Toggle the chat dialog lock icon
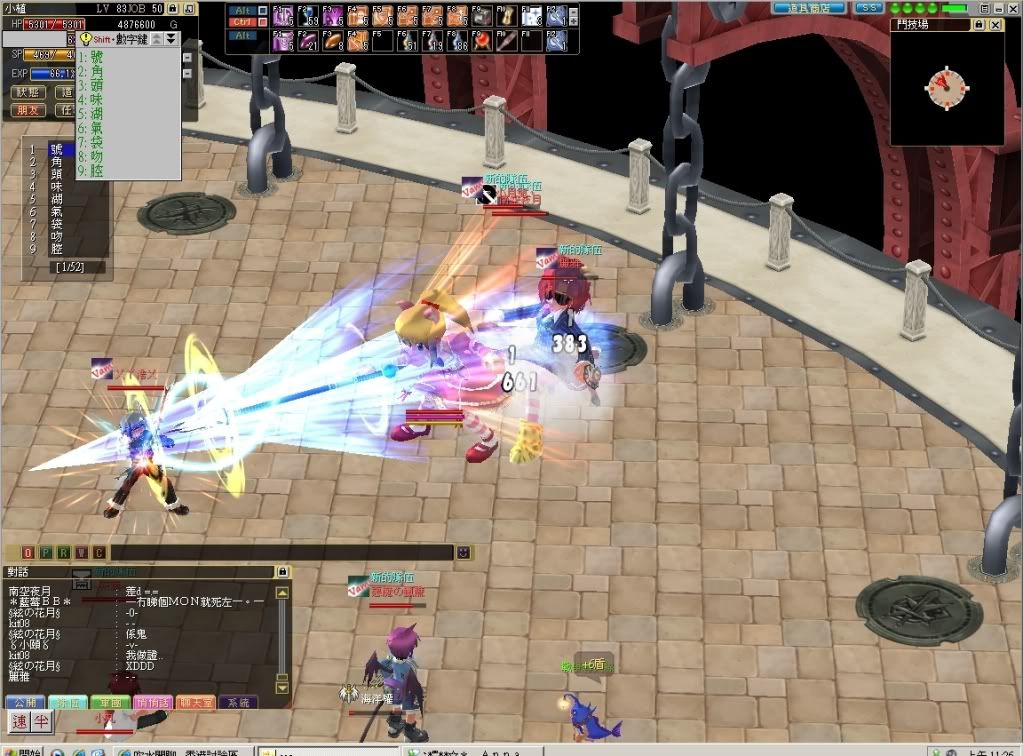1023x756 pixels. [282, 571]
